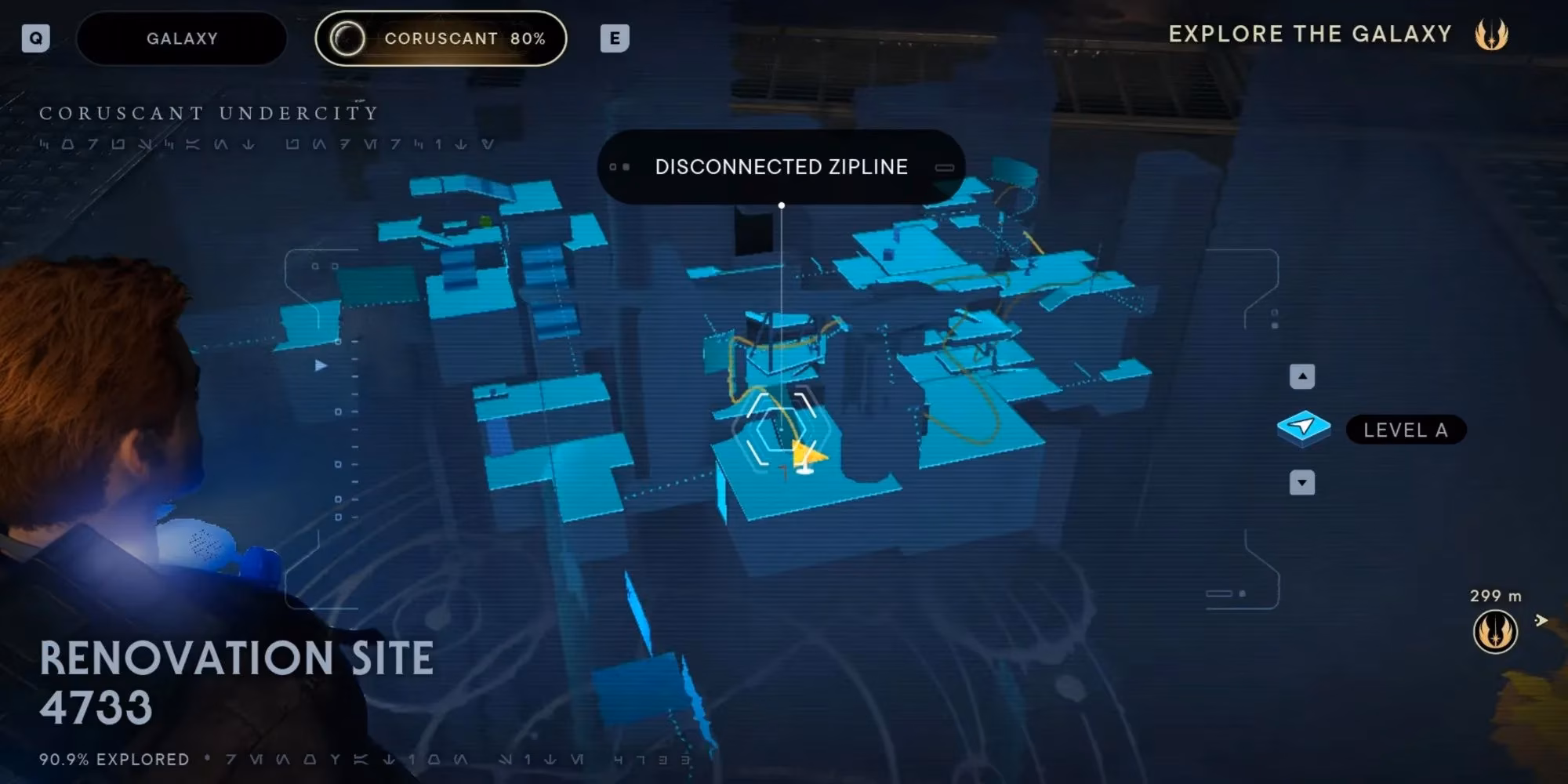Switch to the Galaxy map tab
The height and width of the screenshot is (784, 1568).
(182, 38)
